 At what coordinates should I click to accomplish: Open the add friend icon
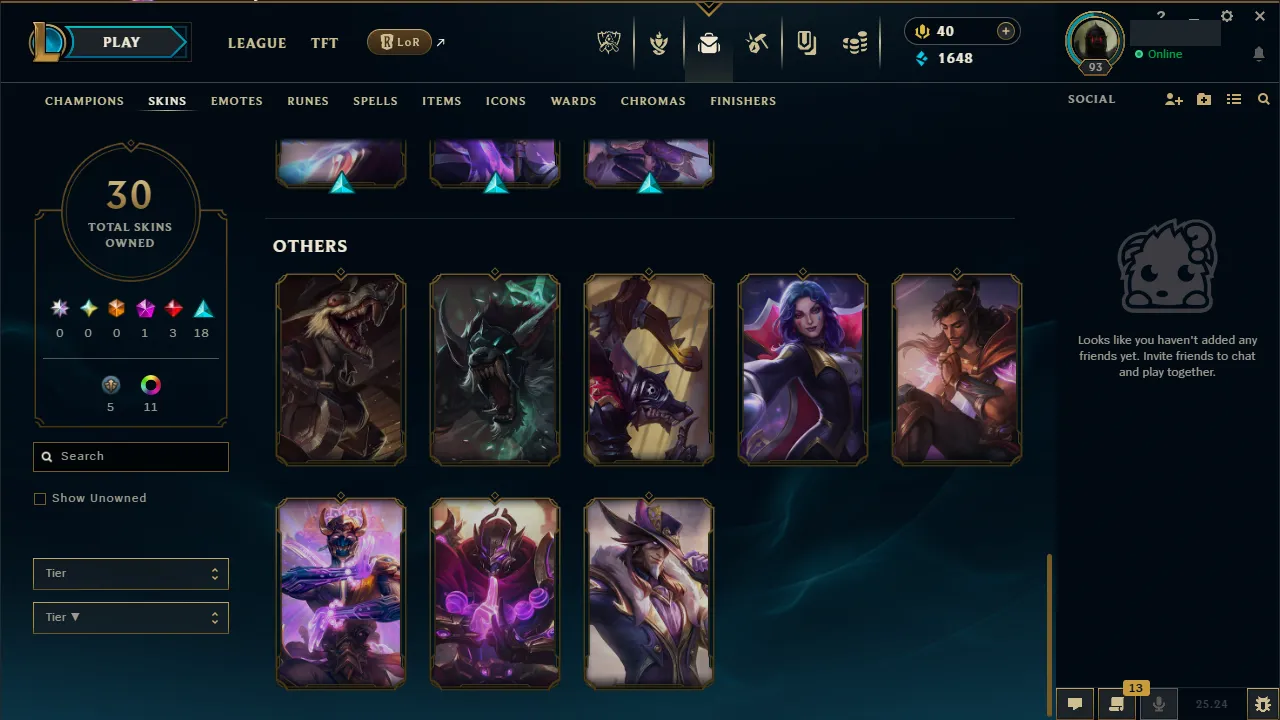(1173, 99)
